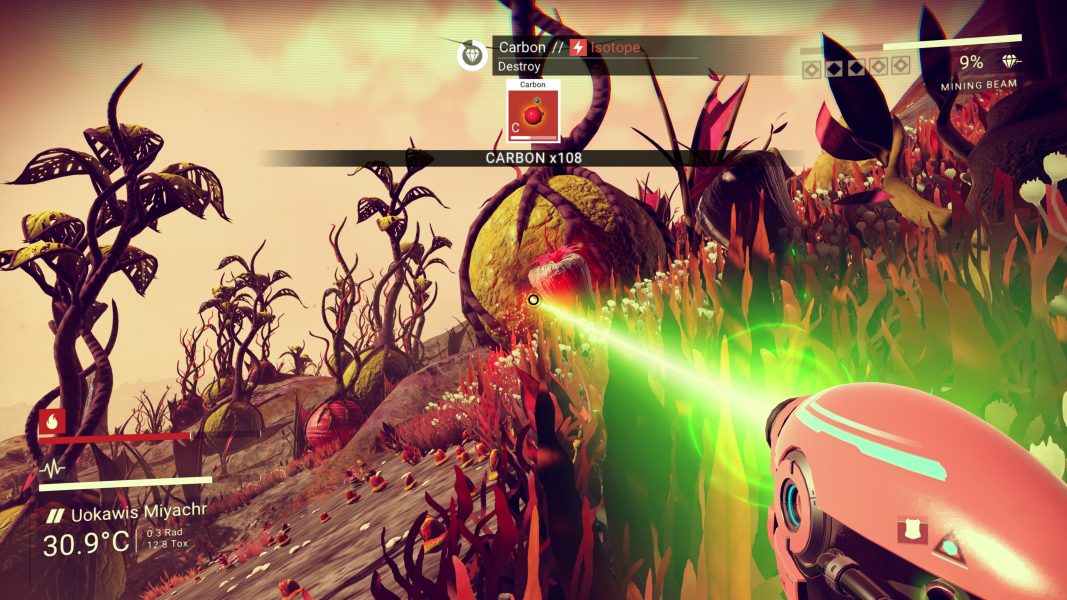Viewport: 1067px width, 600px height.
Task: Select the Carbon resource card
Action: (533, 112)
